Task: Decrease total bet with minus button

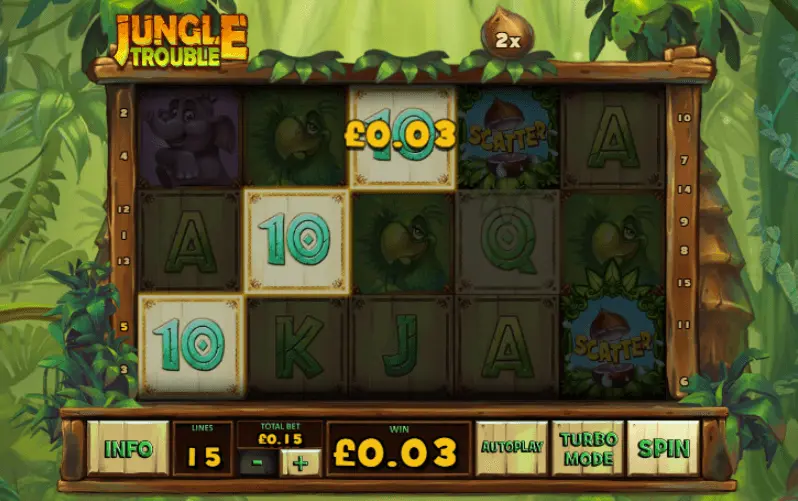Action: (258, 462)
